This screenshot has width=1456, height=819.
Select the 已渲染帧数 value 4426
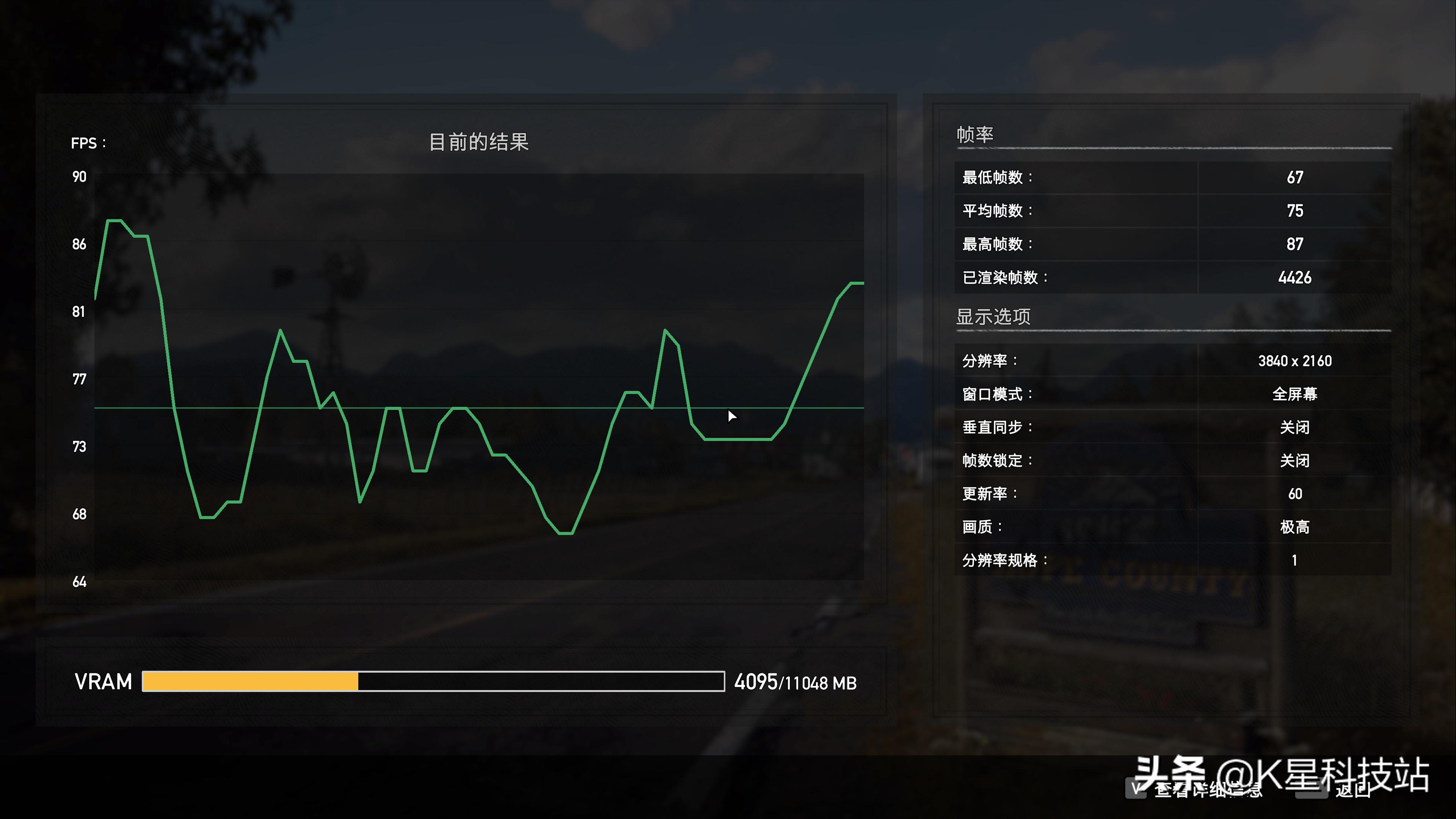[1294, 278]
